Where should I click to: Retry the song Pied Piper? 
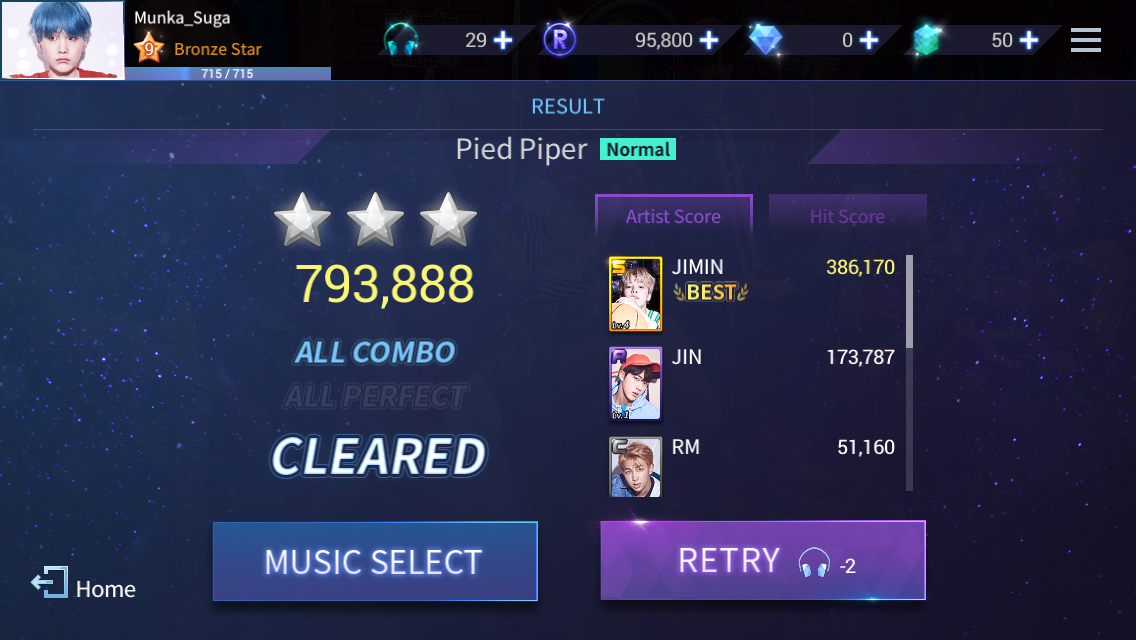pos(762,561)
